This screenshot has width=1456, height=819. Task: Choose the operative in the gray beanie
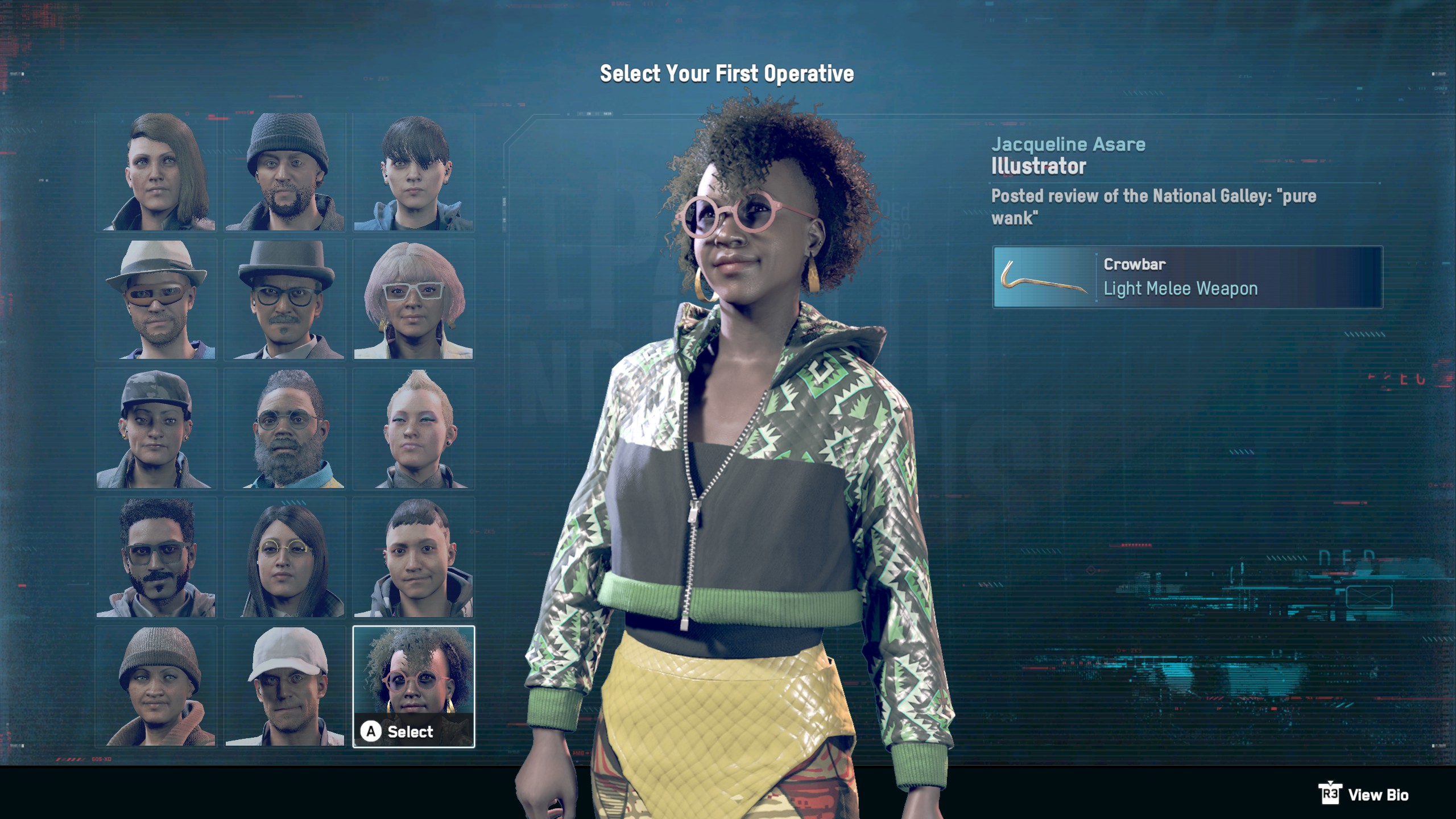pos(286,171)
